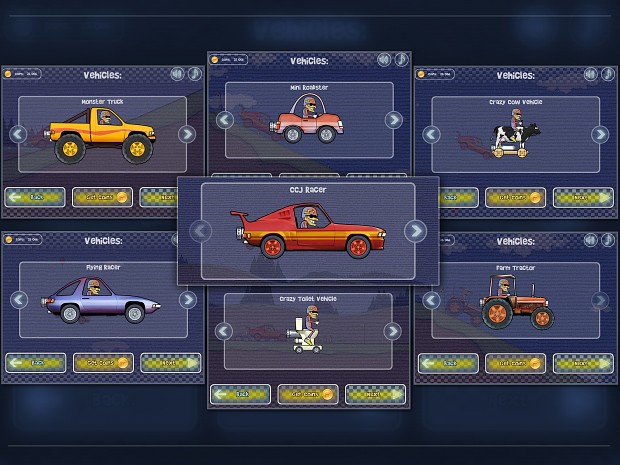Get Coins in the Flying Racer panel
620x465 pixels.
pos(102,362)
